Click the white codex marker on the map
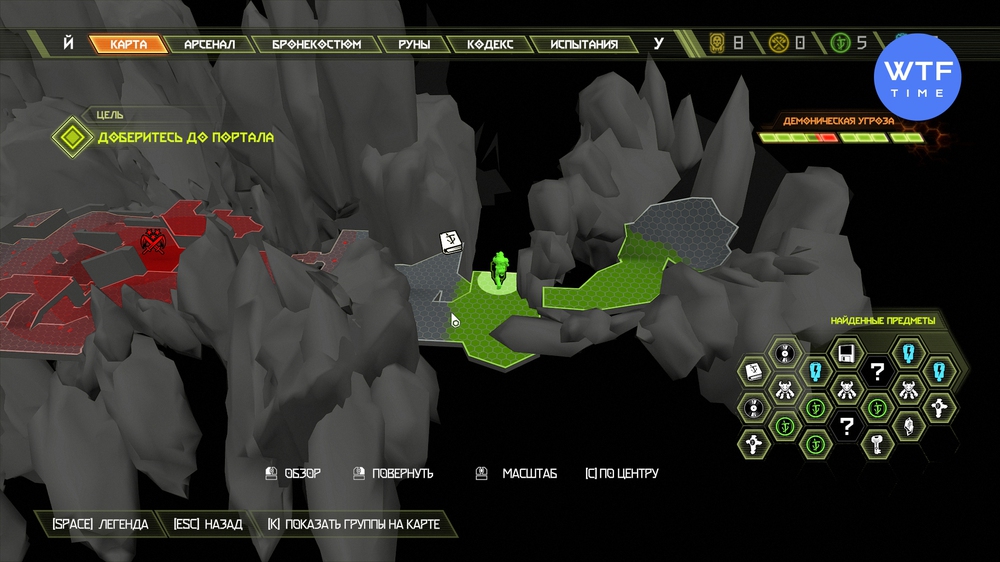Screen dimensions: 1000x562 click(450, 241)
